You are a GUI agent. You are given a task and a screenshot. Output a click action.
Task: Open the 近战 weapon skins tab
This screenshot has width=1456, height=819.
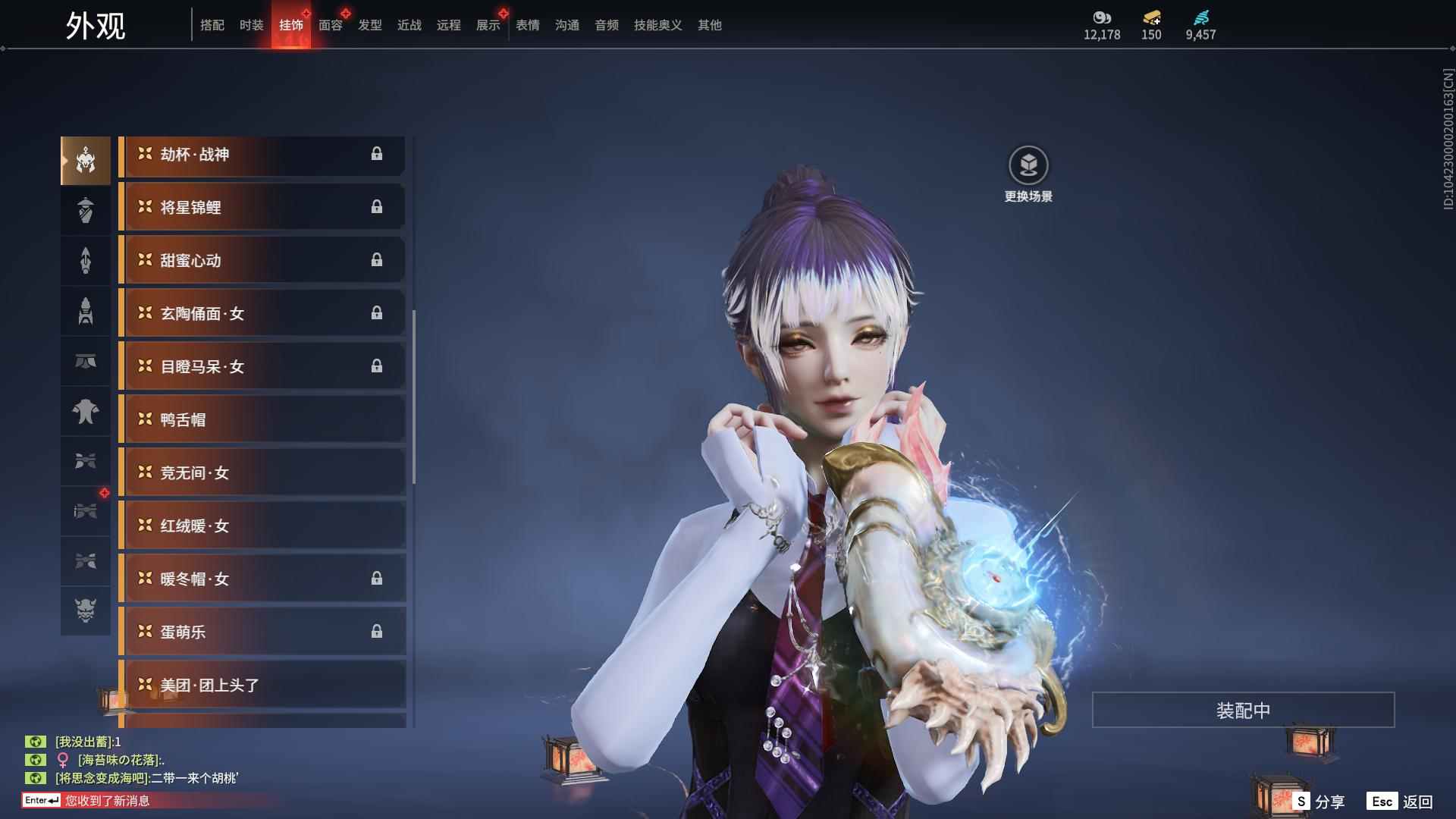[x=409, y=25]
